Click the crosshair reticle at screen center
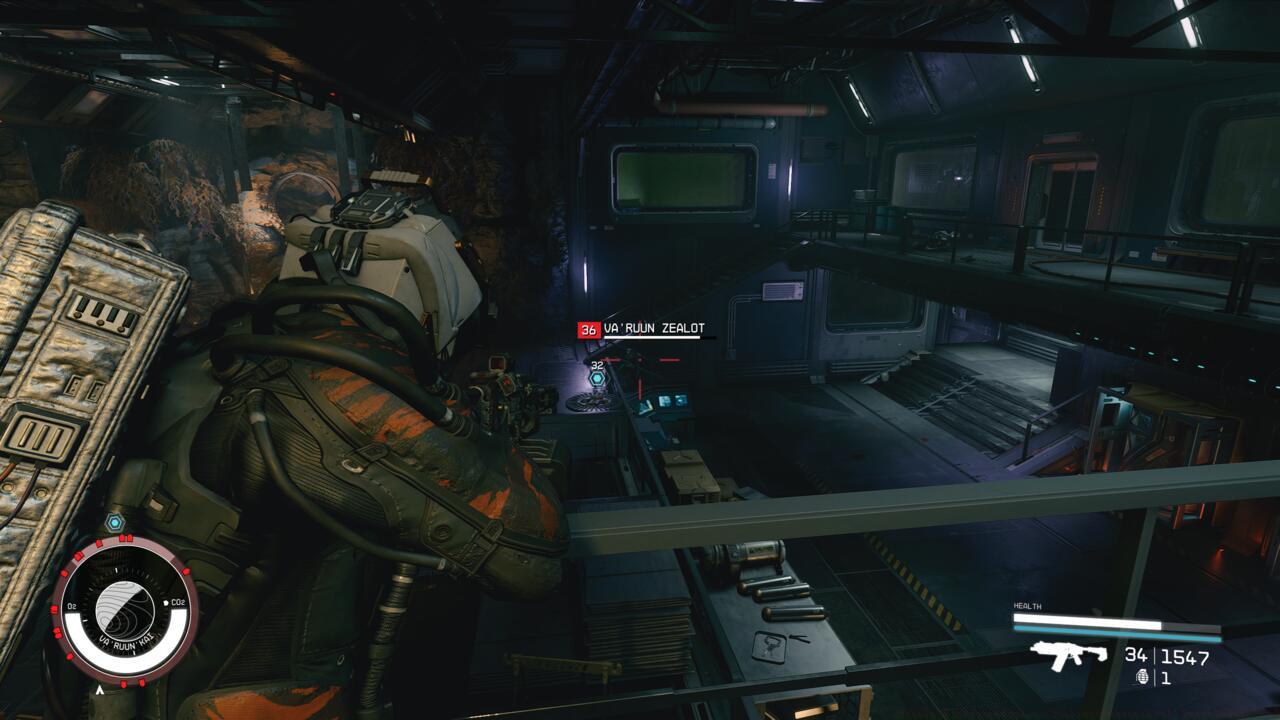The image size is (1280, 720). (640, 360)
